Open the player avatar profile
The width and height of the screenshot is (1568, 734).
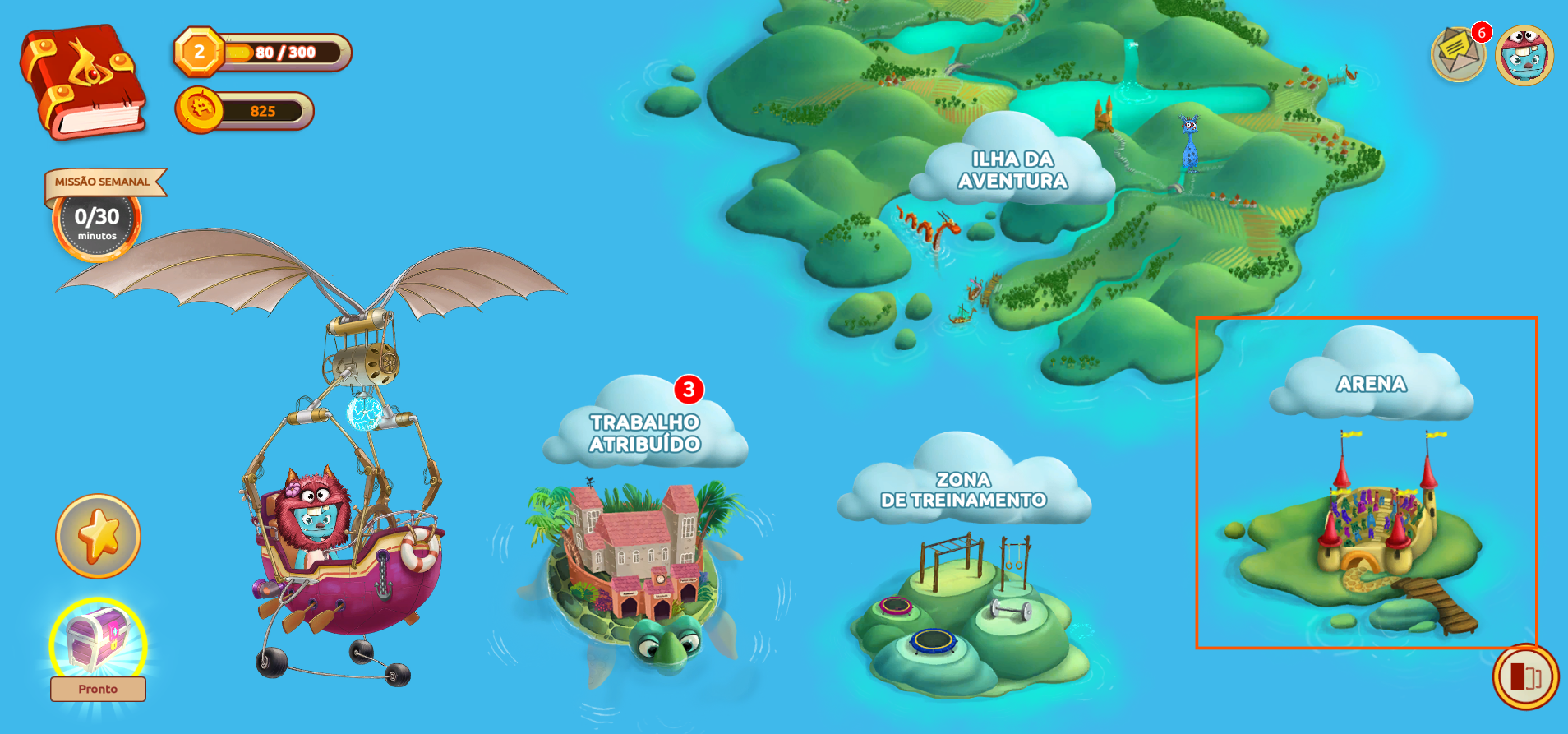coord(1524,55)
